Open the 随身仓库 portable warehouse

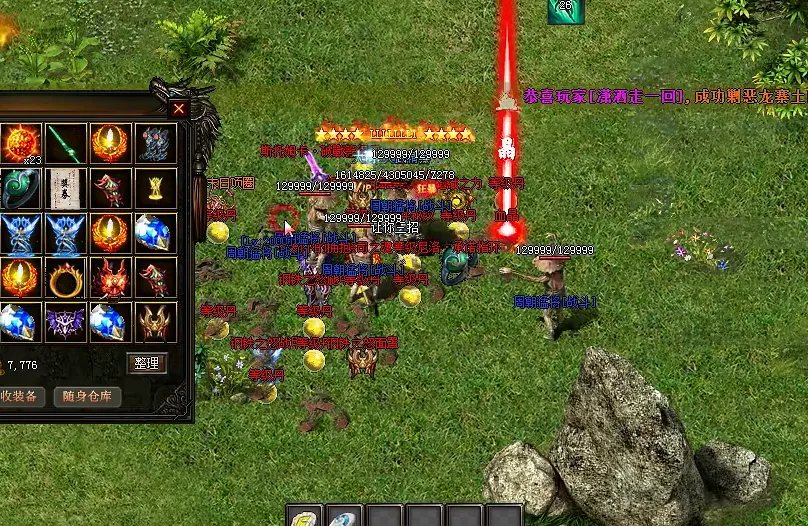pyautogui.click(x=88, y=396)
